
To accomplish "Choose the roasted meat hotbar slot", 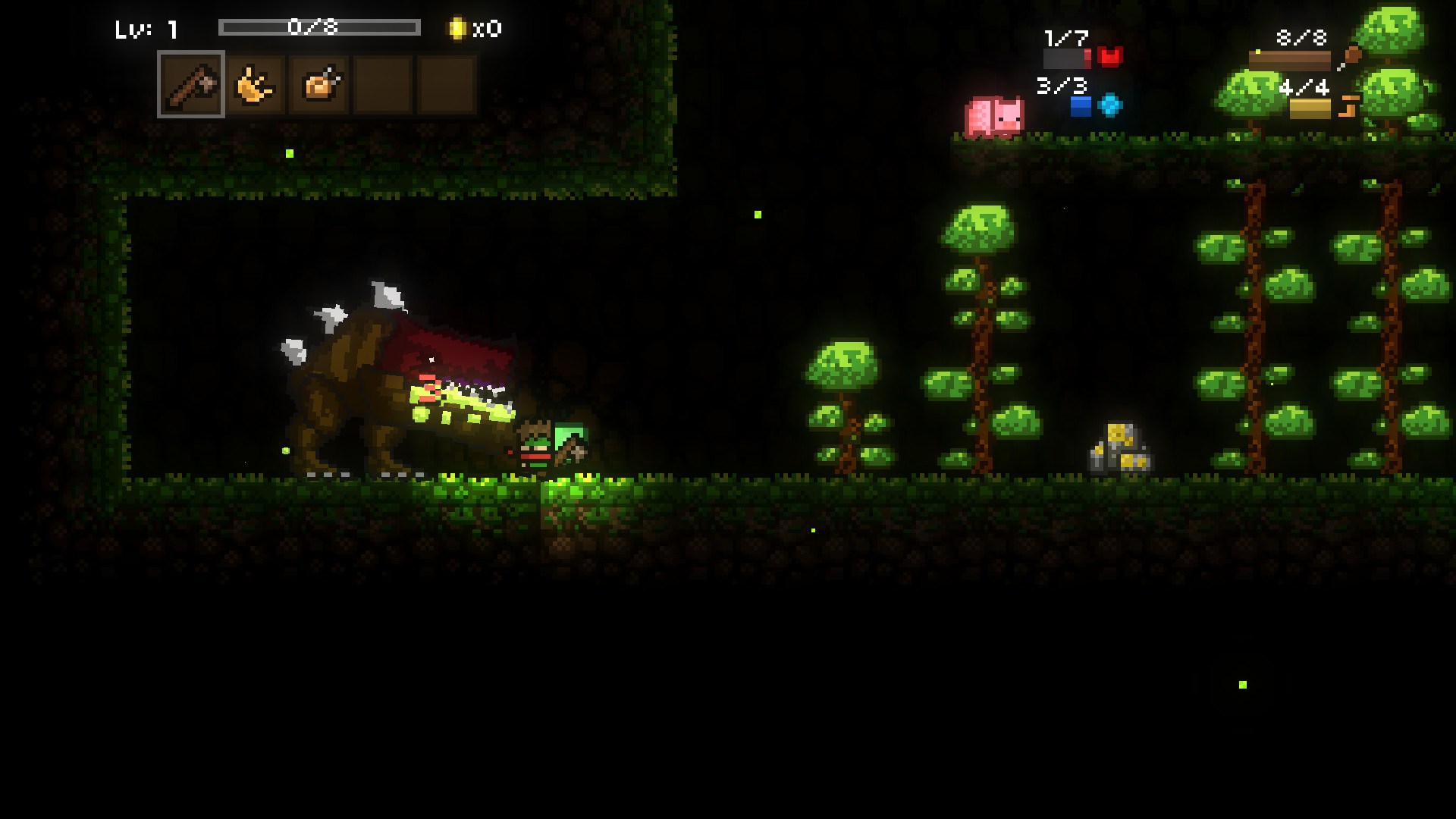I will coord(319,85).
